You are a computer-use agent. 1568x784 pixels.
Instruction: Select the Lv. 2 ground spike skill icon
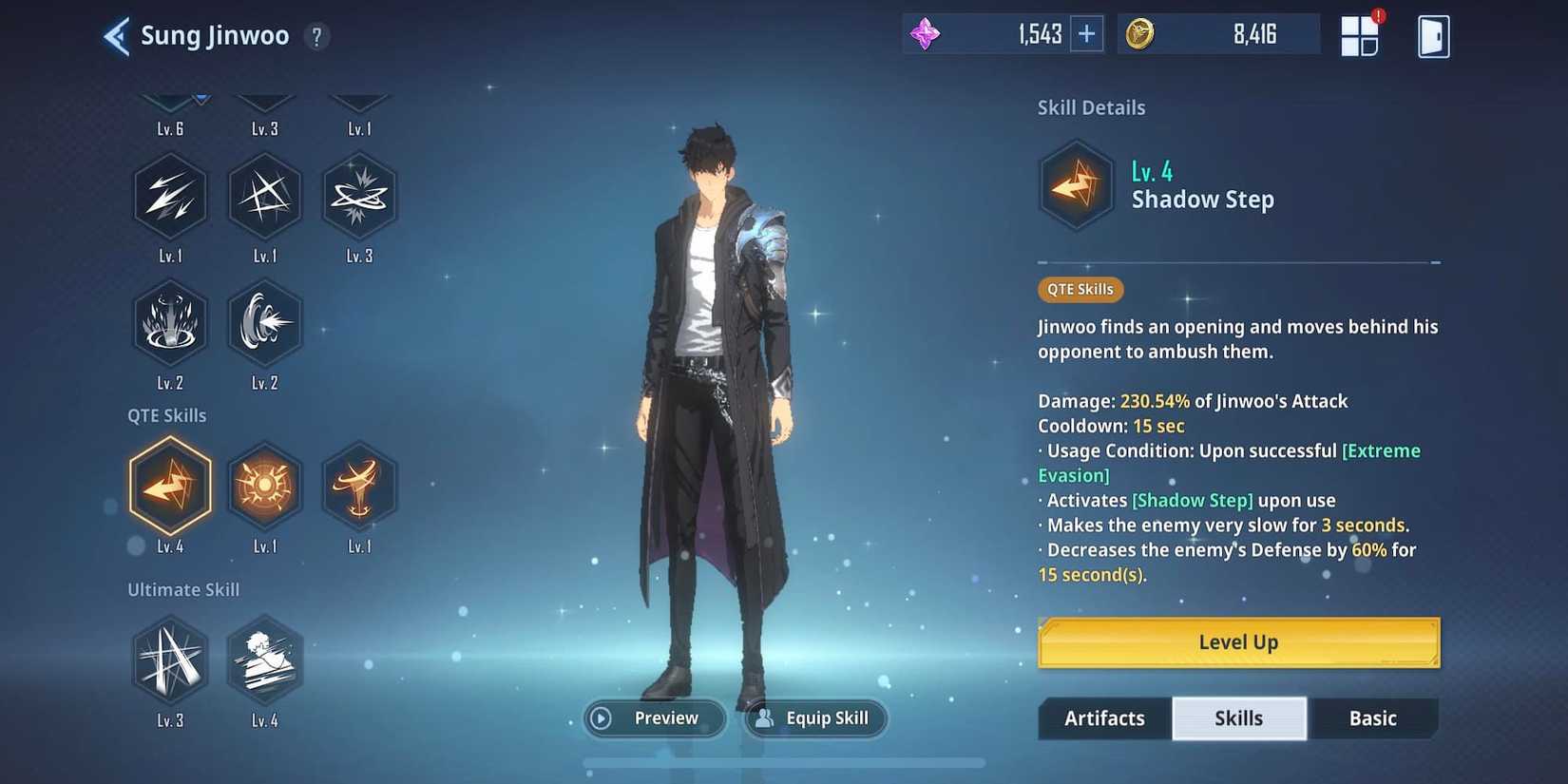[170, 323]
